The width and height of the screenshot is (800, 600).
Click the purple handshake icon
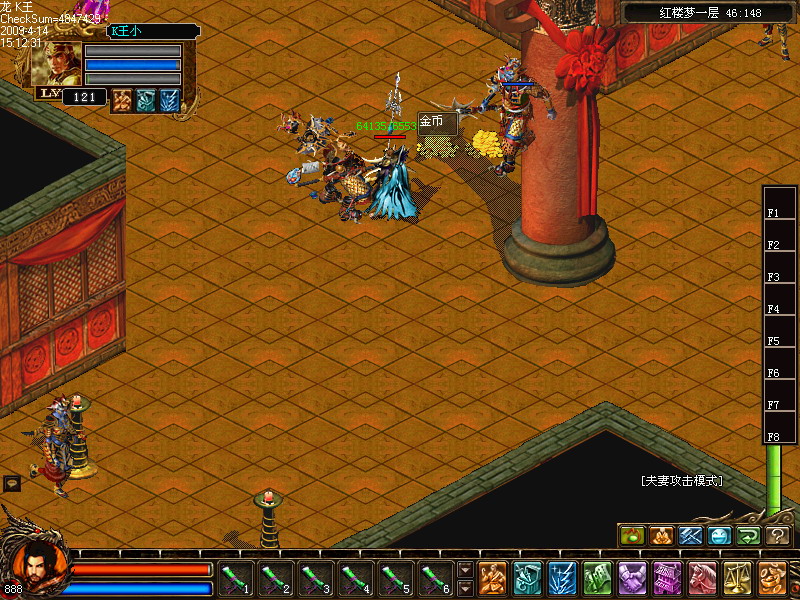pyautogui.click(x=632, y=578)
